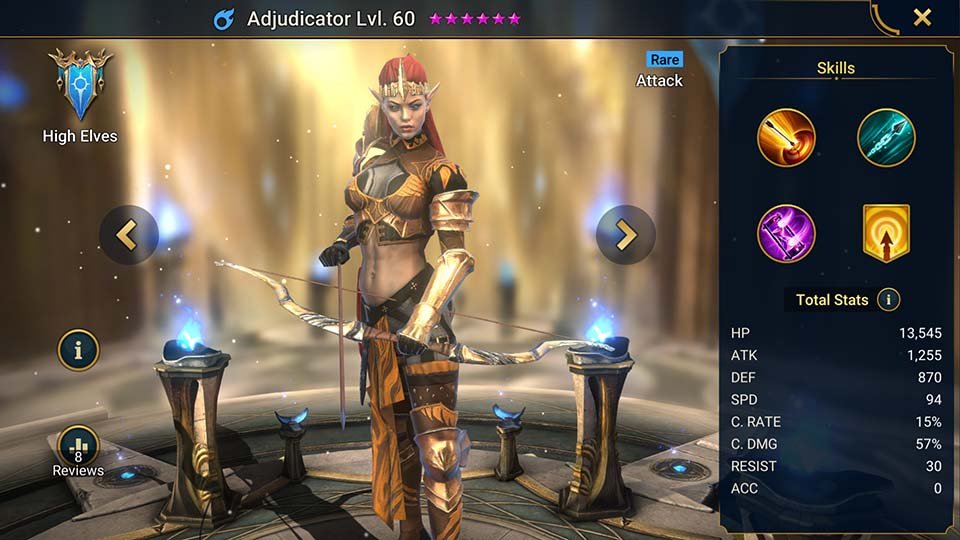Open the champion info button
The width and height of the screenshot is (960, 540).
(x=78, y=349)
